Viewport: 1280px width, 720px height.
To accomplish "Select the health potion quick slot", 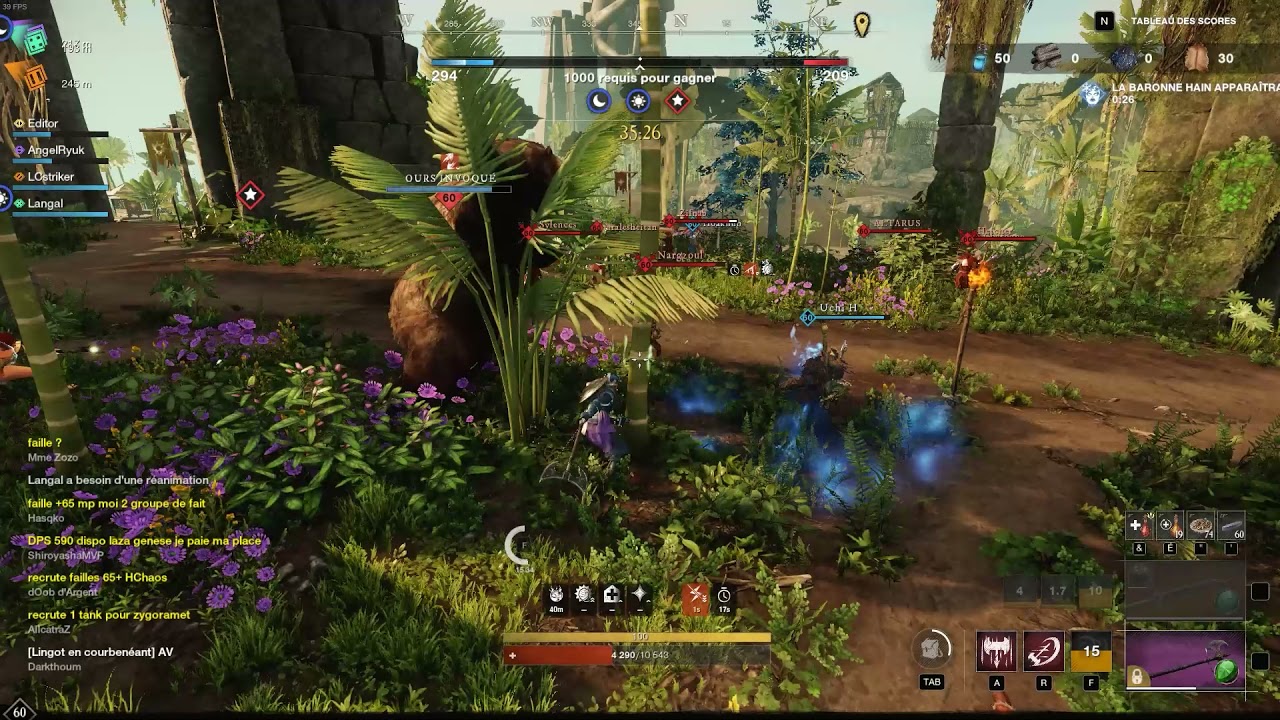I will coord(1140,525).
